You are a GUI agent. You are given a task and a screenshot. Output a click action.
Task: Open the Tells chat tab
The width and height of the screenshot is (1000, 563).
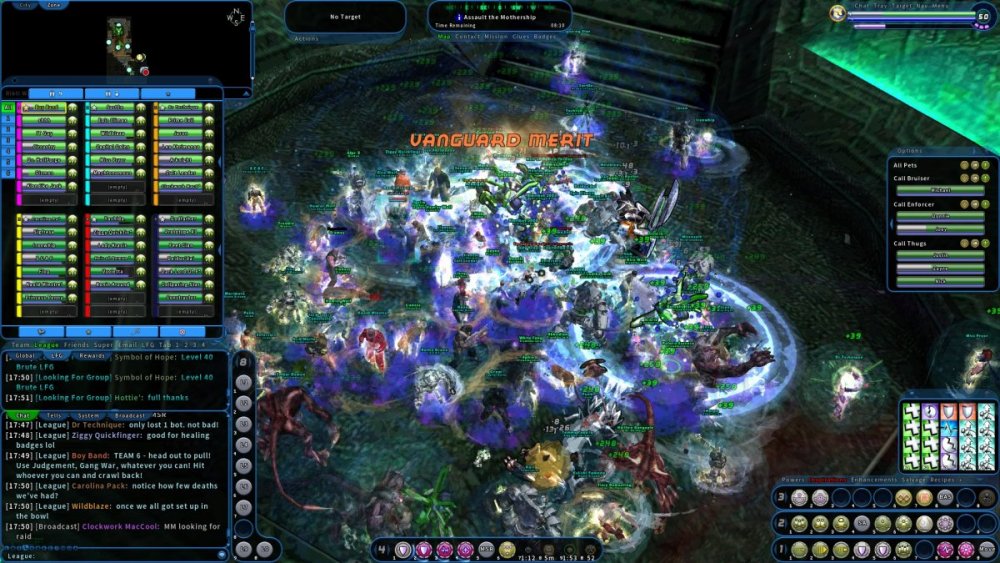click(54, 415)
